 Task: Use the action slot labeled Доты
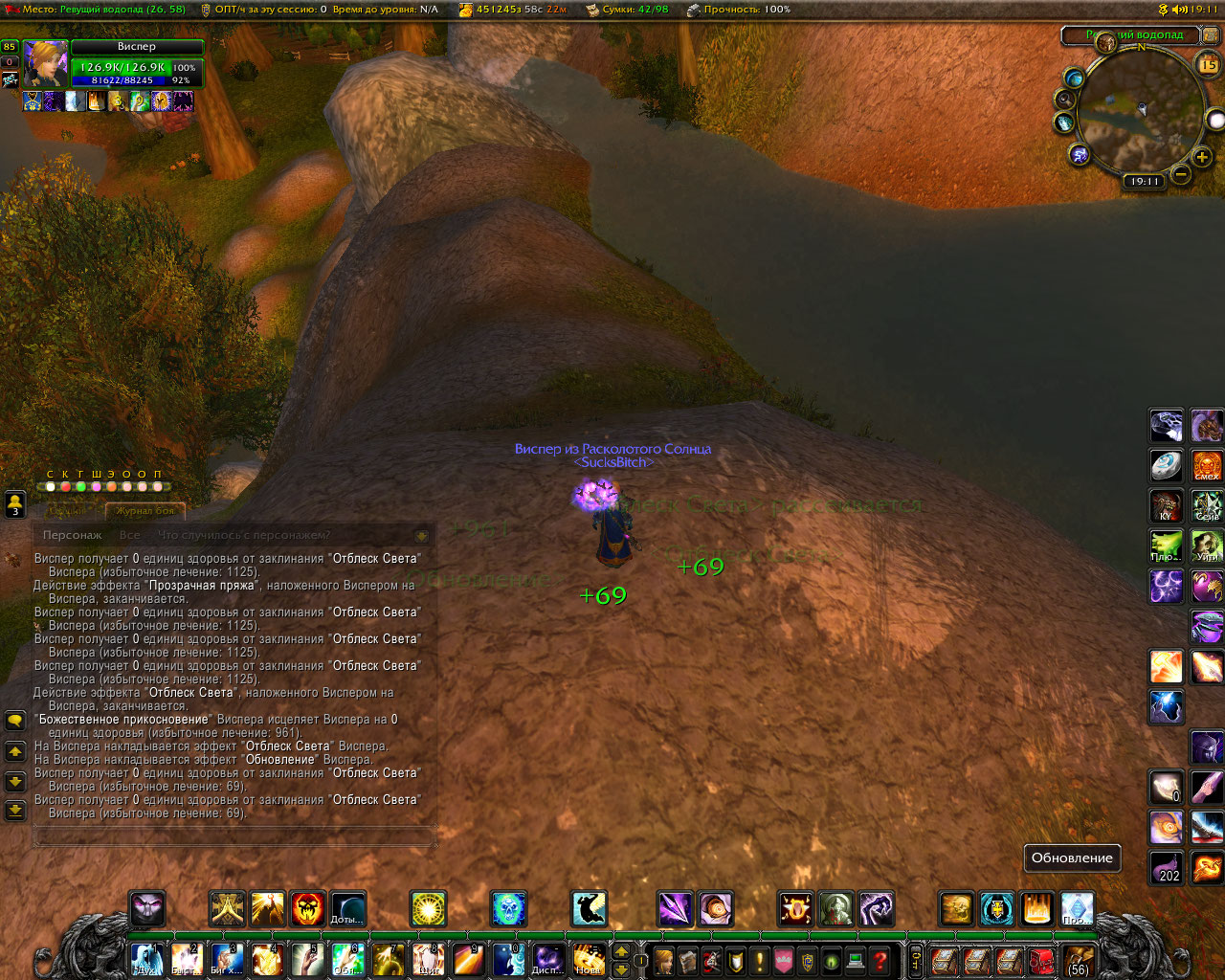[x=347, y=908]
